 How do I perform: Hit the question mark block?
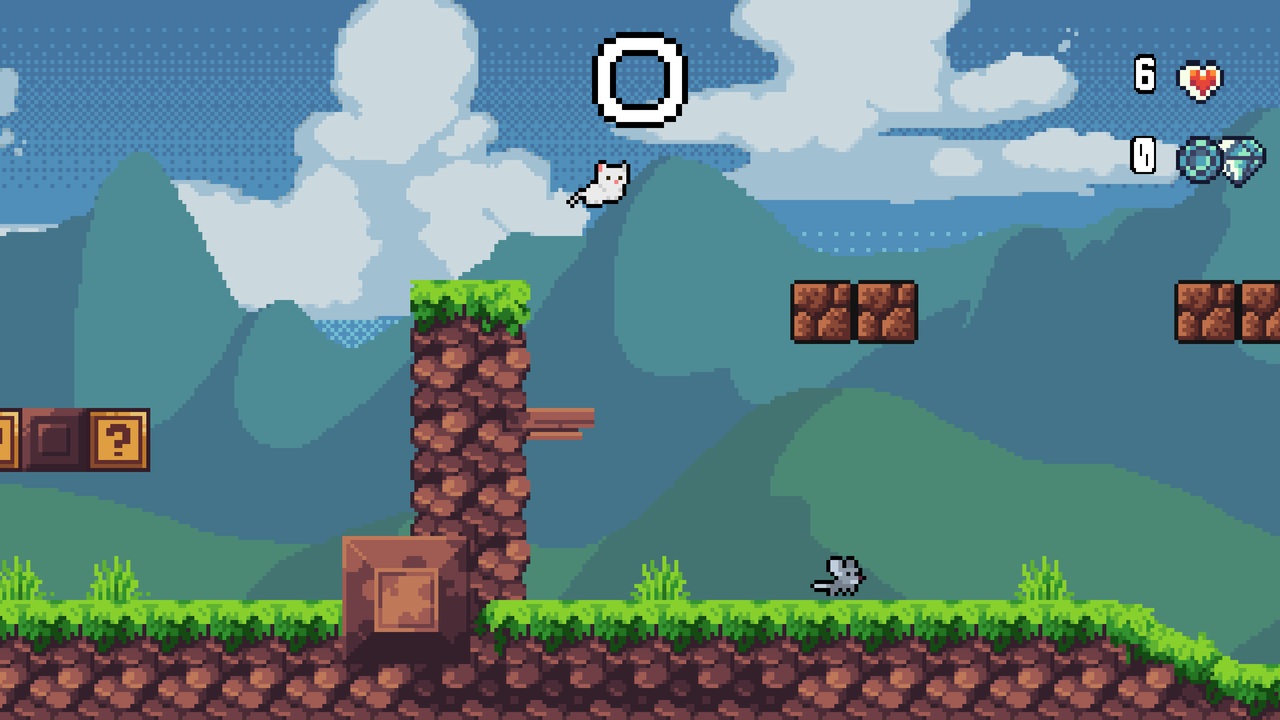pyautogui.click(x=117, y=437)
